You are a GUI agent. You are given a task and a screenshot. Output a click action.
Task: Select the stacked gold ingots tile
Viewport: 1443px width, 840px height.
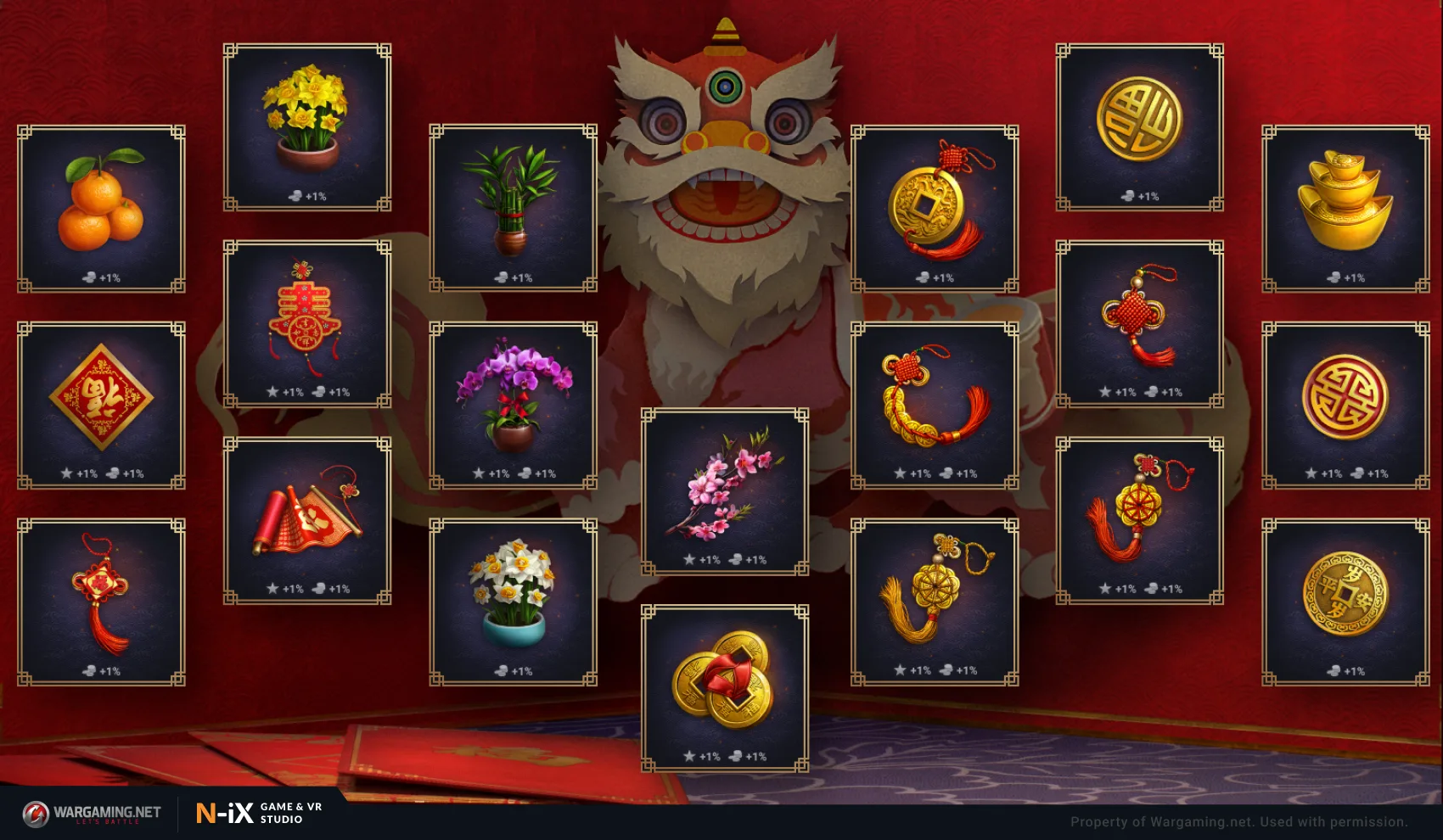1345,209
